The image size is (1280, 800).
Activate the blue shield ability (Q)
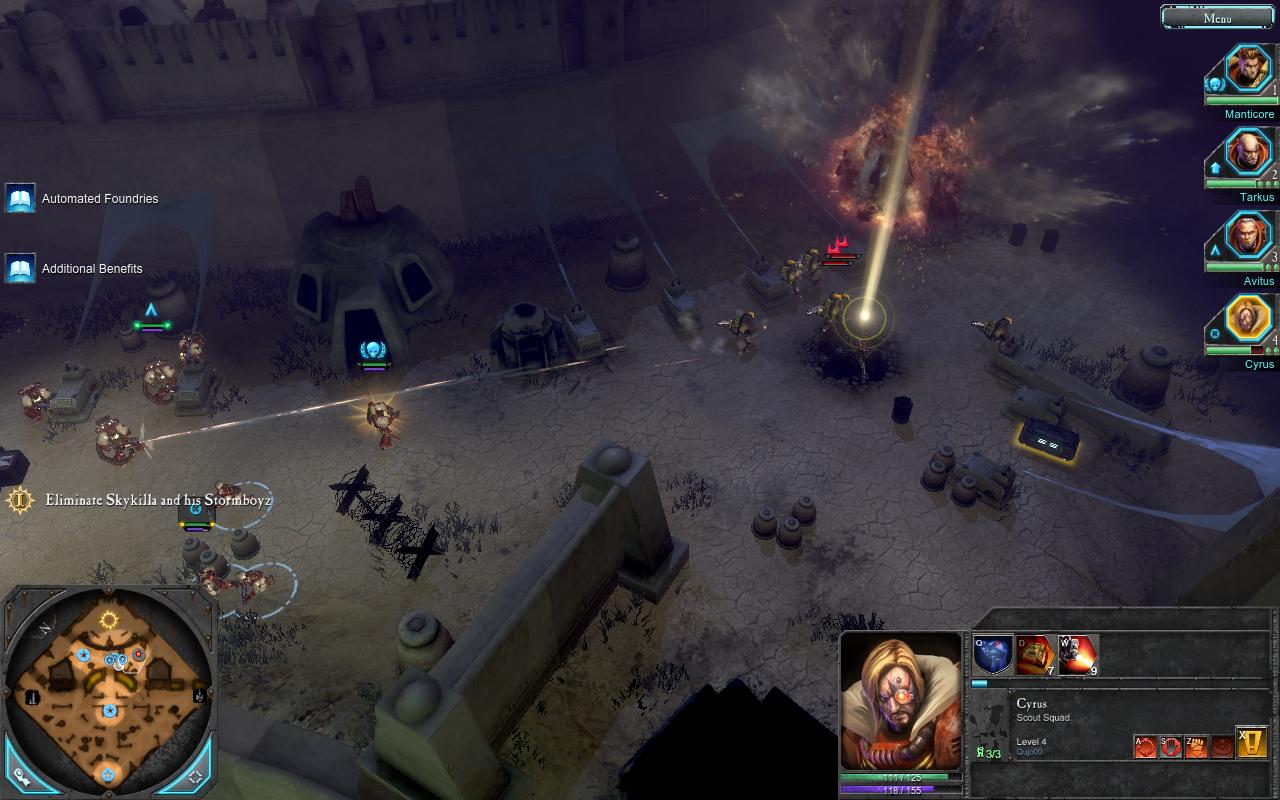(x=993, y=655)
